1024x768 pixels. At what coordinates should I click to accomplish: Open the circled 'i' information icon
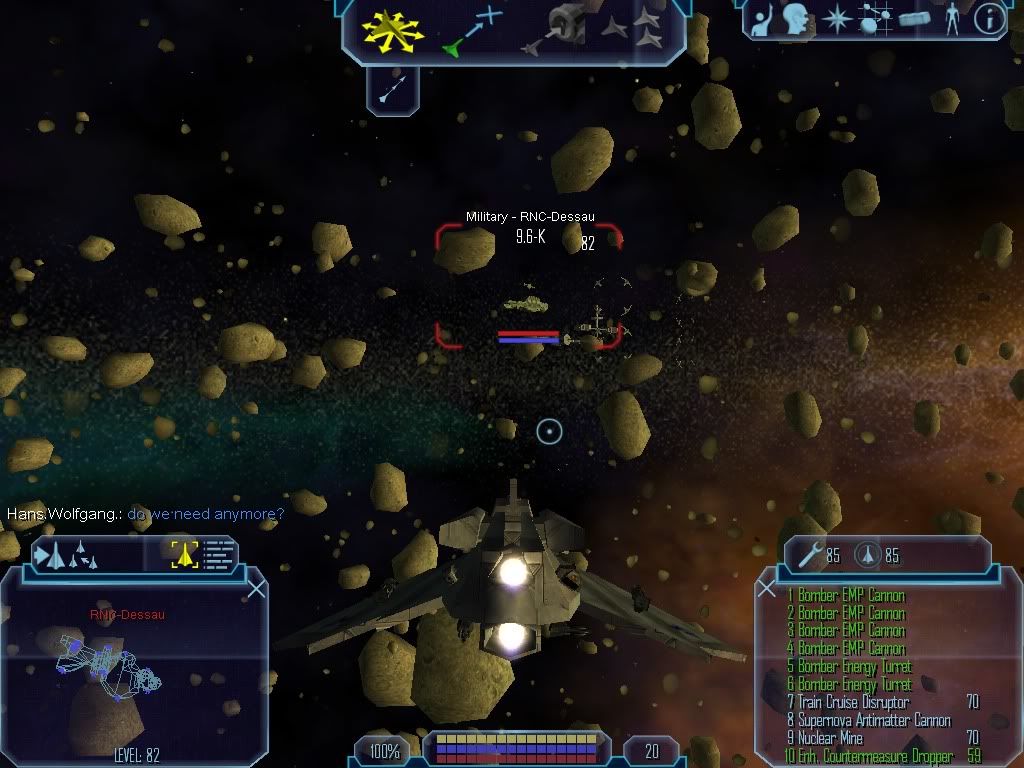[x=988, y=19]
